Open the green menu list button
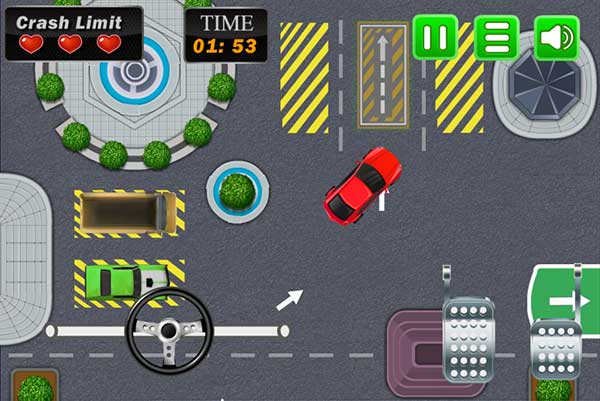The width and height of the screenshot is (600, 401). (496, 38)
